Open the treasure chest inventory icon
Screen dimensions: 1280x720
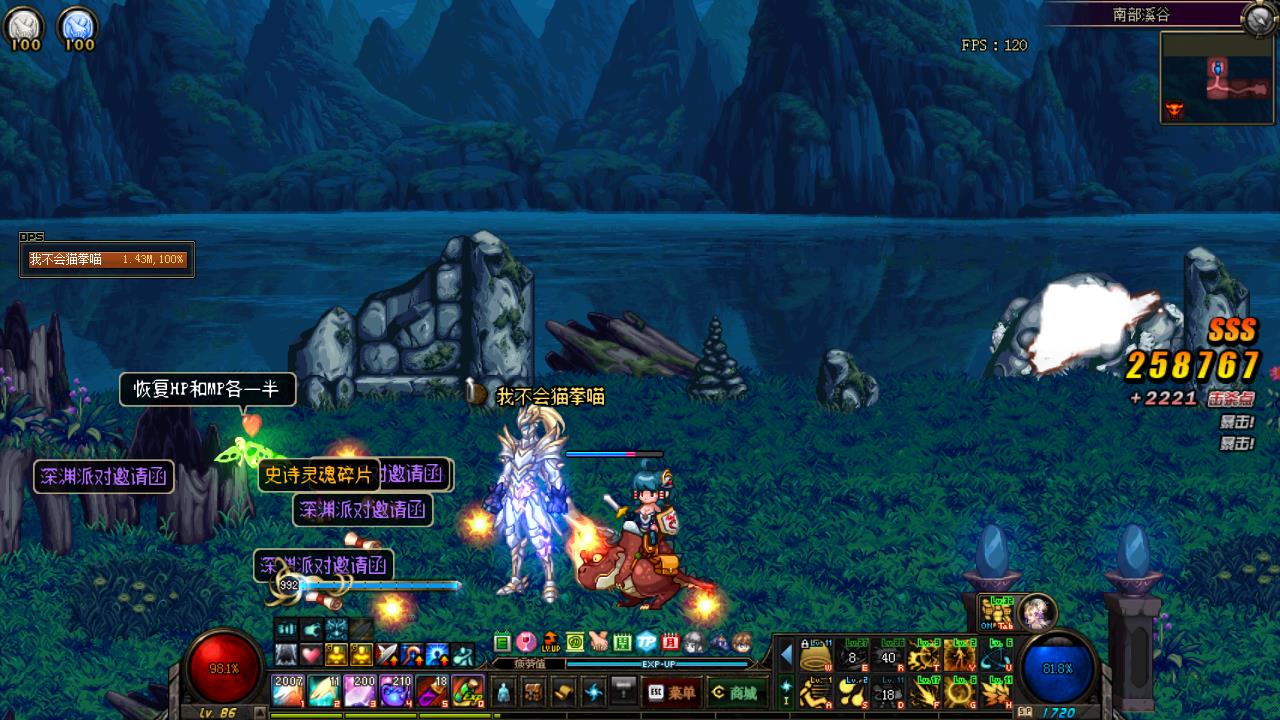(533, 692)
